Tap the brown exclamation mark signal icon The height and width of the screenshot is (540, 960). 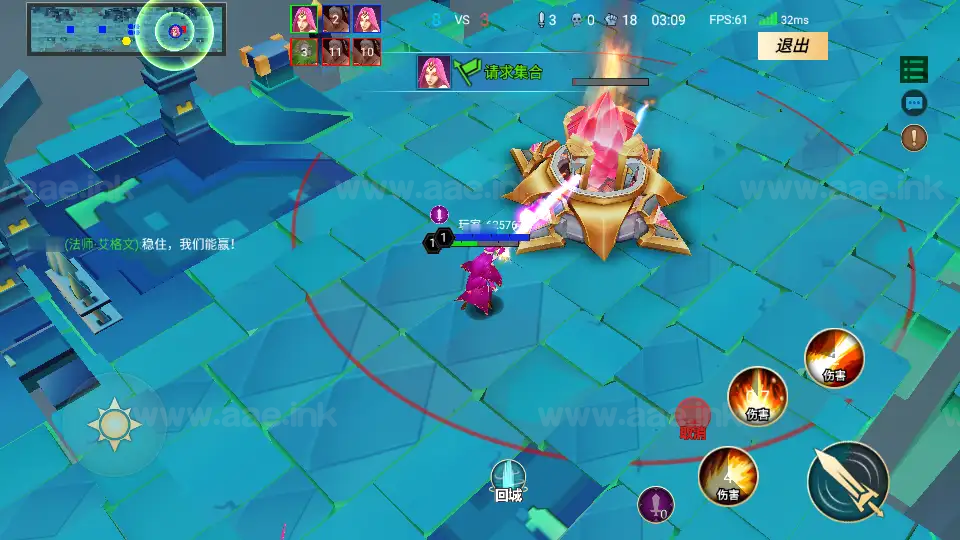(914, 138)
